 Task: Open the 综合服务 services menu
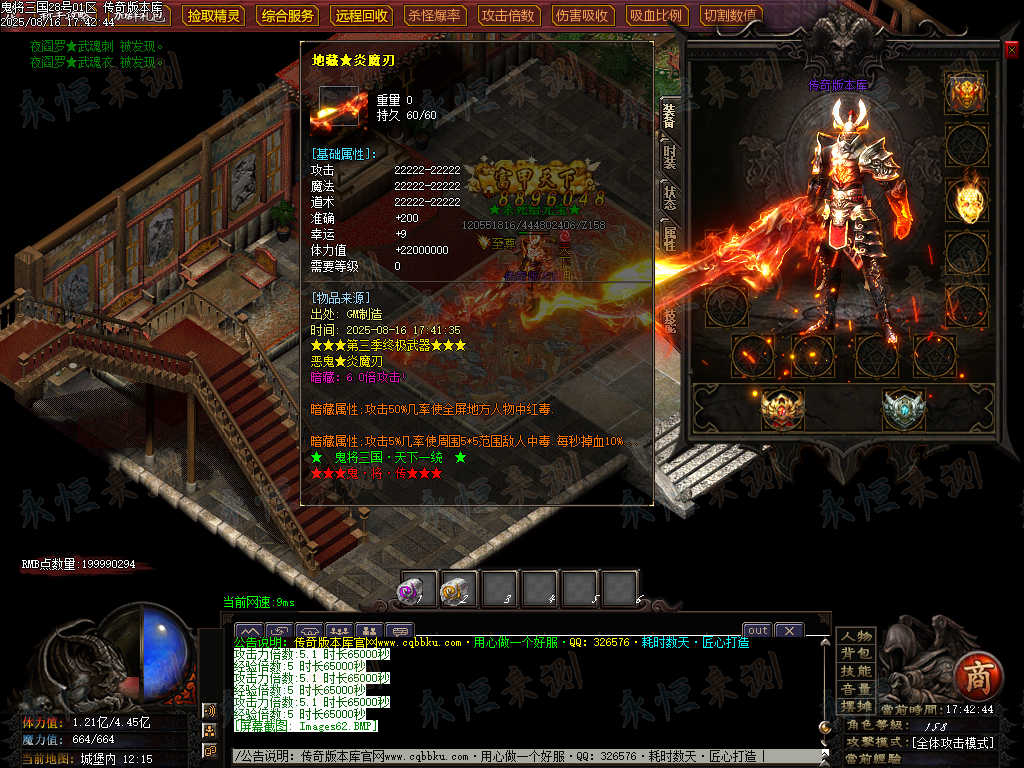(x=287, y=16)
